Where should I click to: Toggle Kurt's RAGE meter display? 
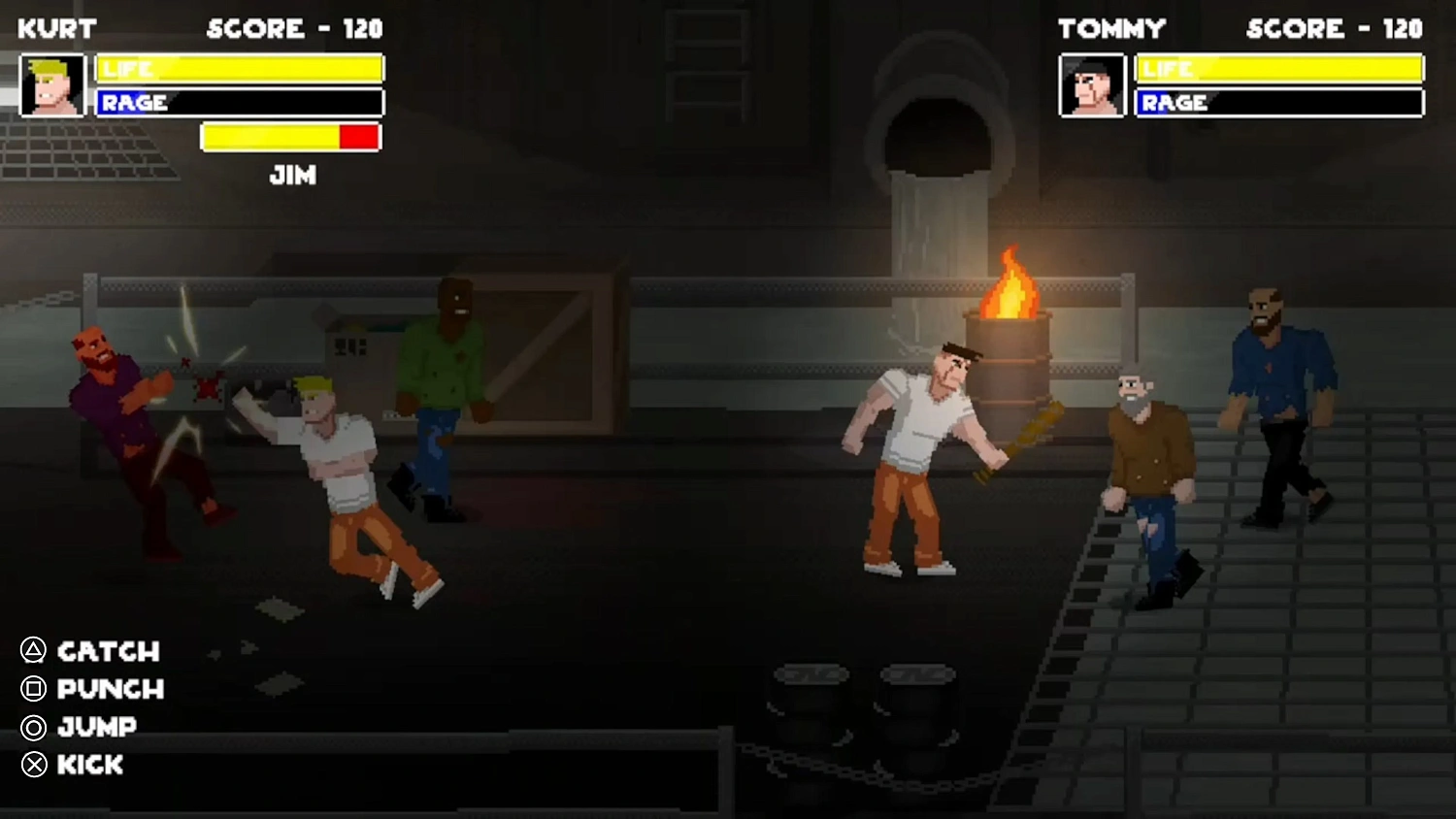click(x=239, y=103)
